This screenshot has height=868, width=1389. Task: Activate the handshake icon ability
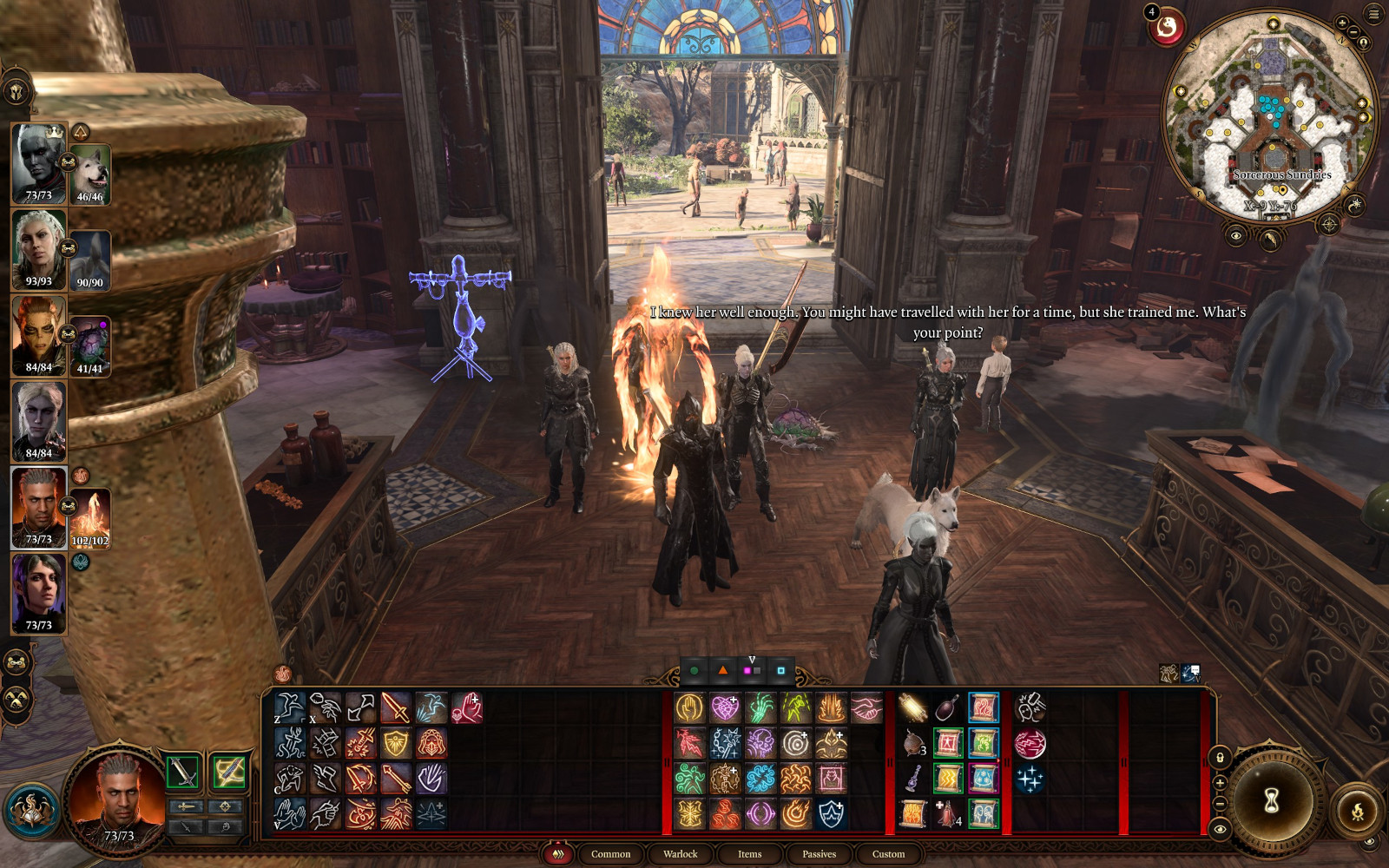coord(866,708)
